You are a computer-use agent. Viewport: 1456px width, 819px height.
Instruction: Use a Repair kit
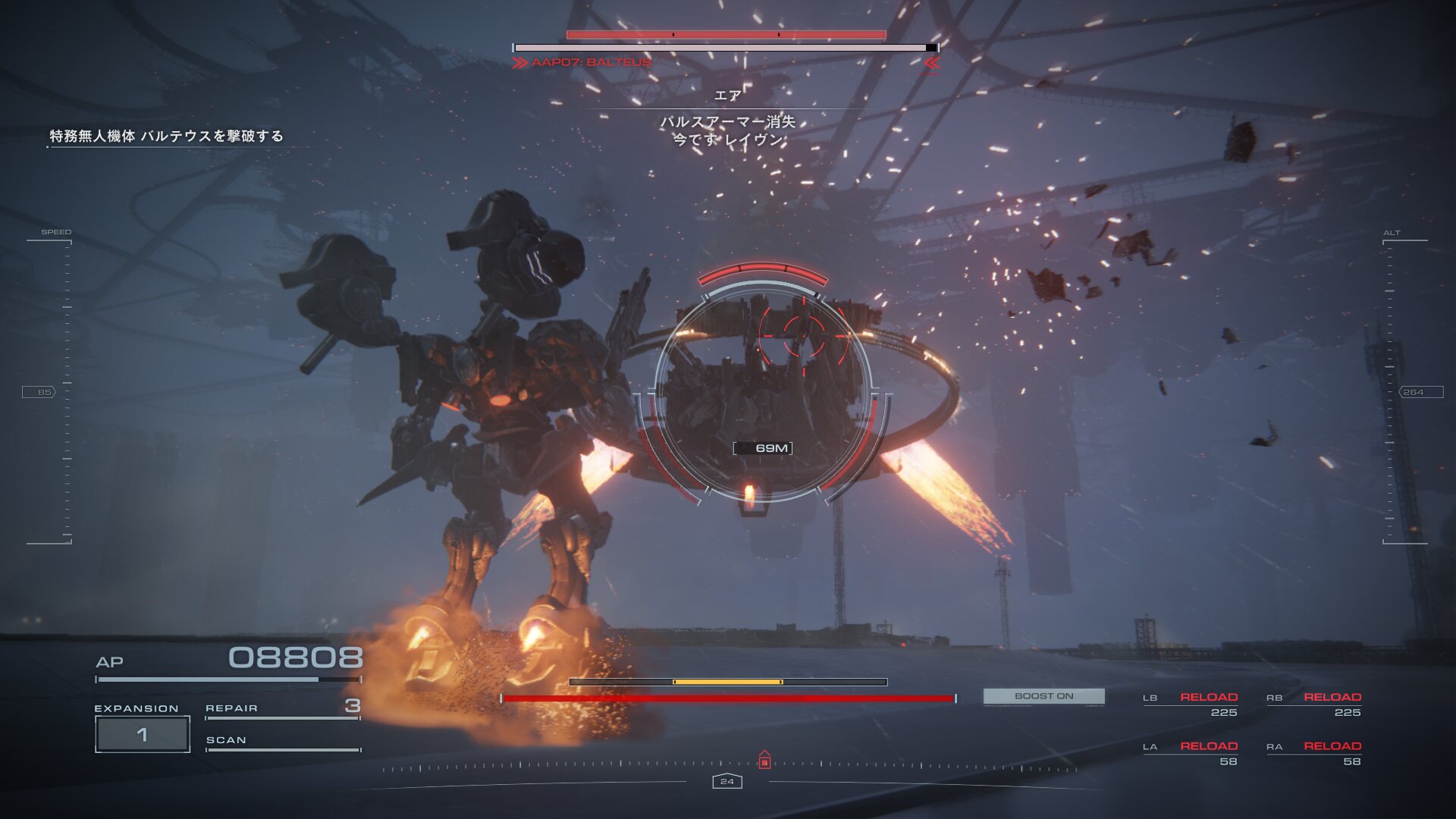[282, 708]
